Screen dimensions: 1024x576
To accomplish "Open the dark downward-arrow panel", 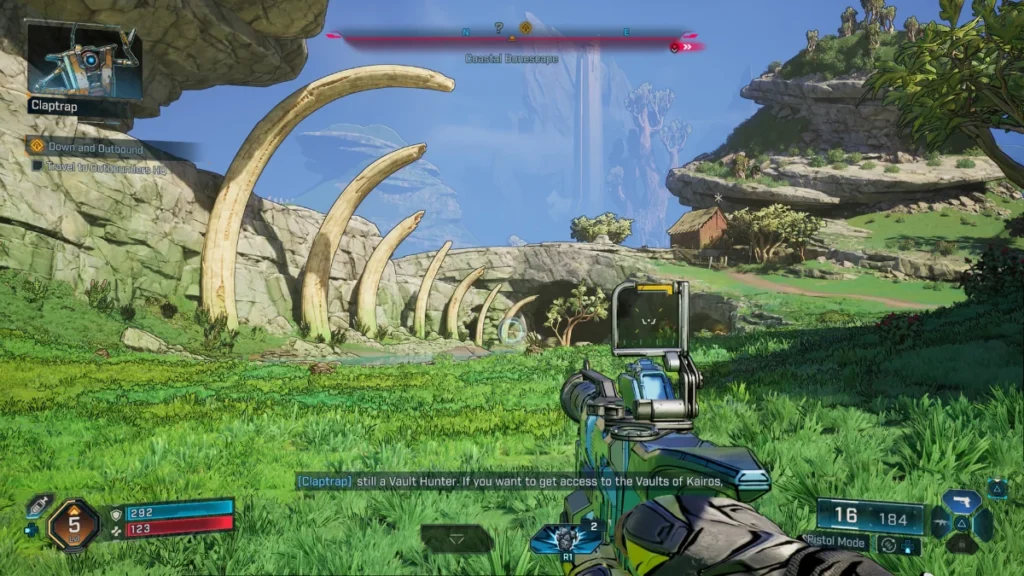I will pos(457,538).
